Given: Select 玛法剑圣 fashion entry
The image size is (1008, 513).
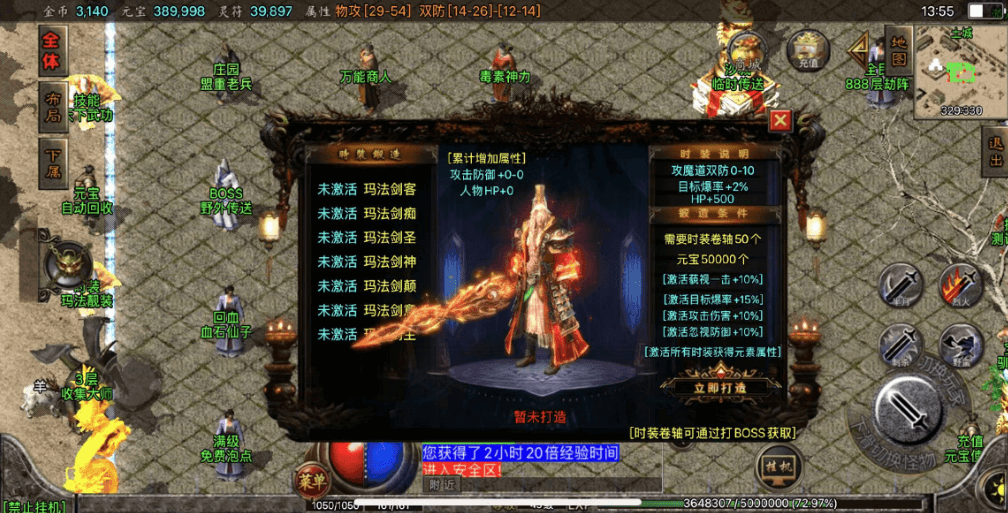Looking at the screenshot, I should 367,237.
